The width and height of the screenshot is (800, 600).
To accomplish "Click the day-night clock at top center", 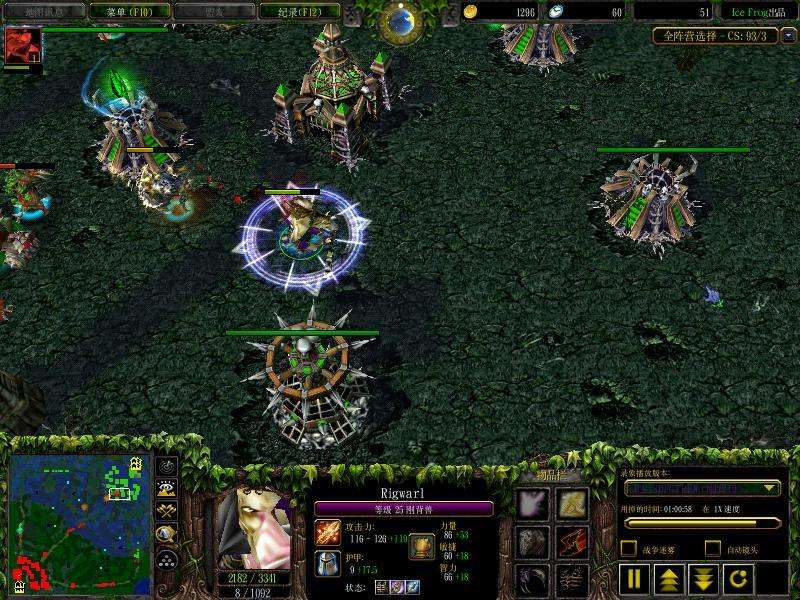I will [402, 18].
